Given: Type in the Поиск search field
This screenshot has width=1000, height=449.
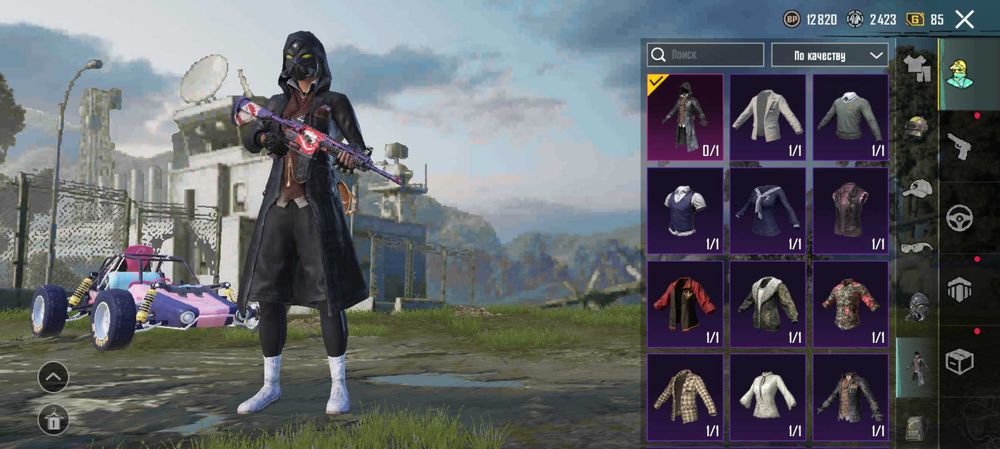Looking at the screenshot, I should (x=705, y=55).
